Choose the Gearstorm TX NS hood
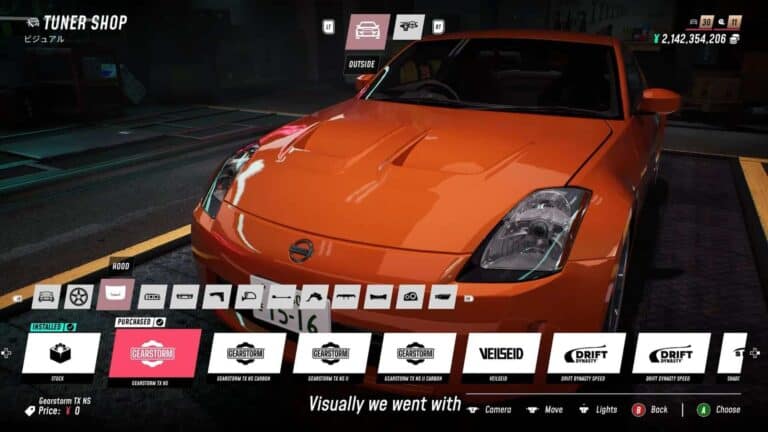The width and height of the screenshot is (768, 432). 154,353
